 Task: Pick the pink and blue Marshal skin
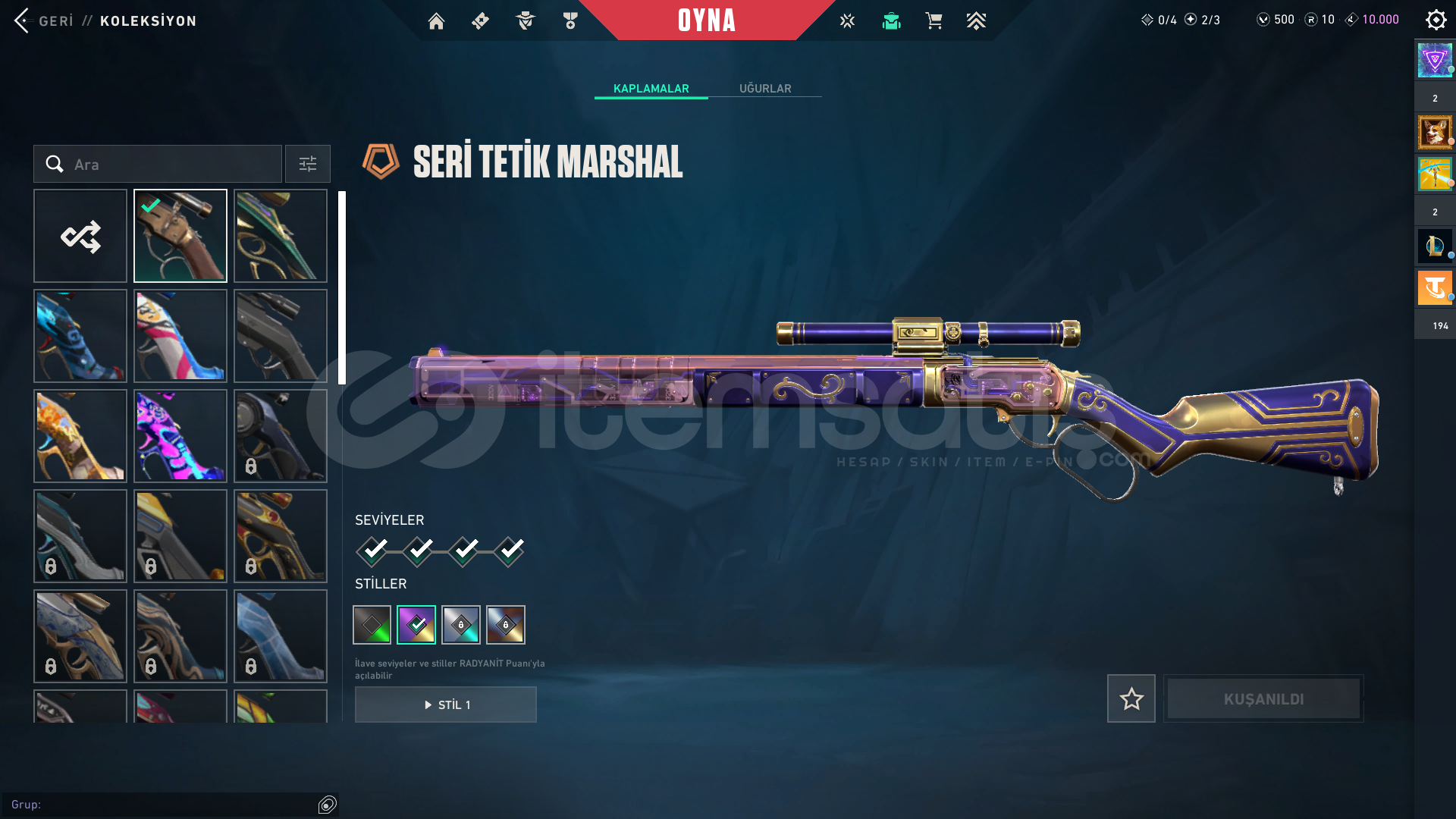coord(180,336)
